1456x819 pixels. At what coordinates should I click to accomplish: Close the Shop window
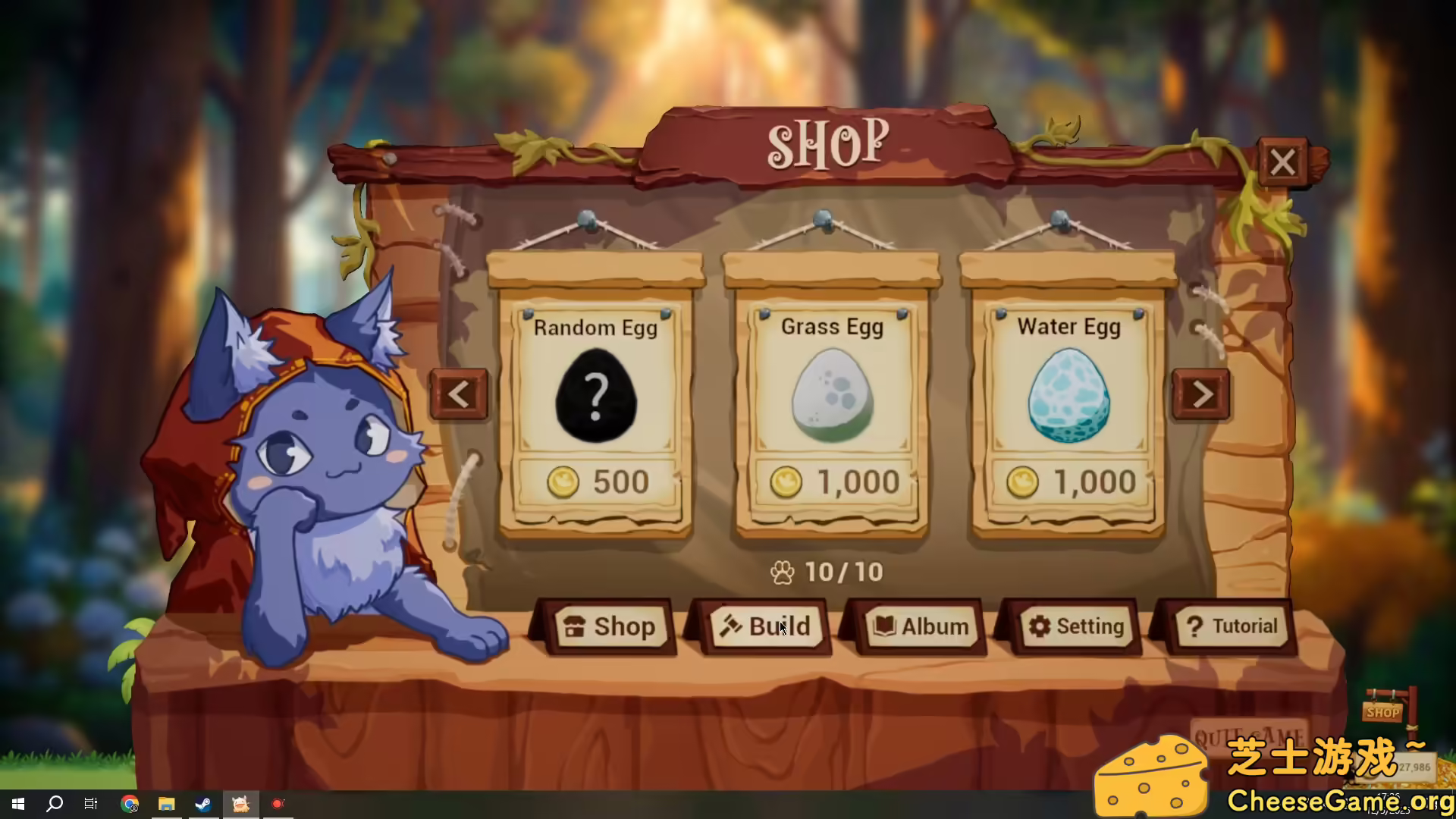pos(1282,162)
